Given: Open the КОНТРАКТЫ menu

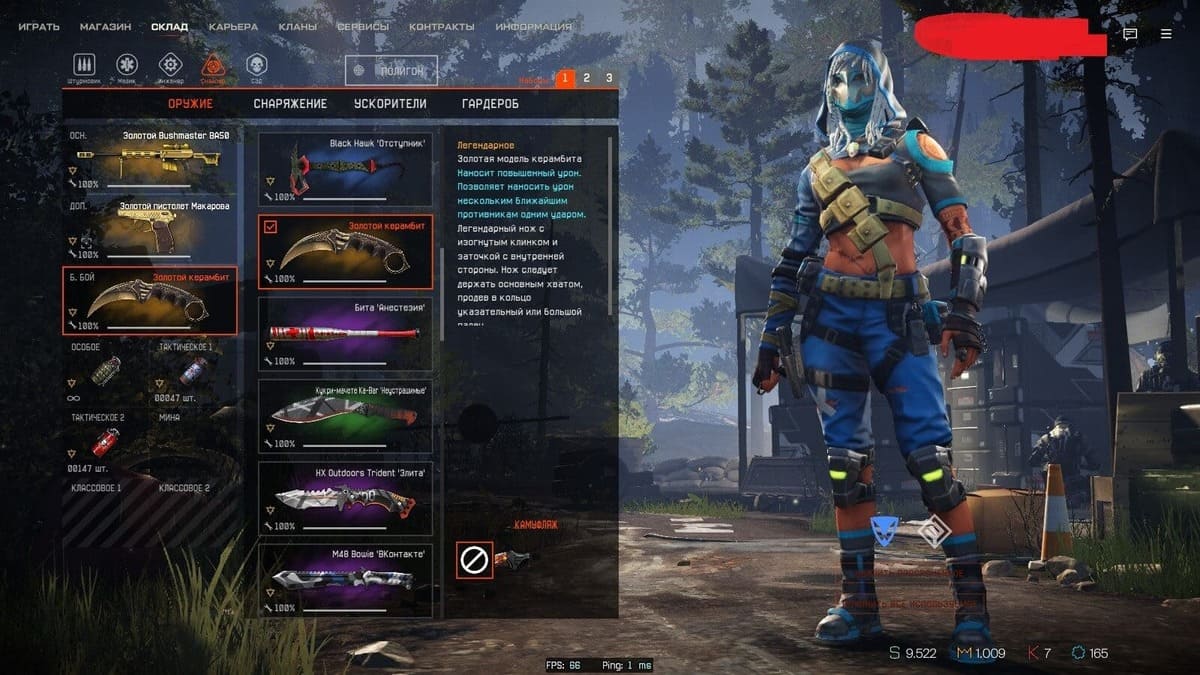Looking at the screenshot, I should pyautogui.click(x=441, y=27).
